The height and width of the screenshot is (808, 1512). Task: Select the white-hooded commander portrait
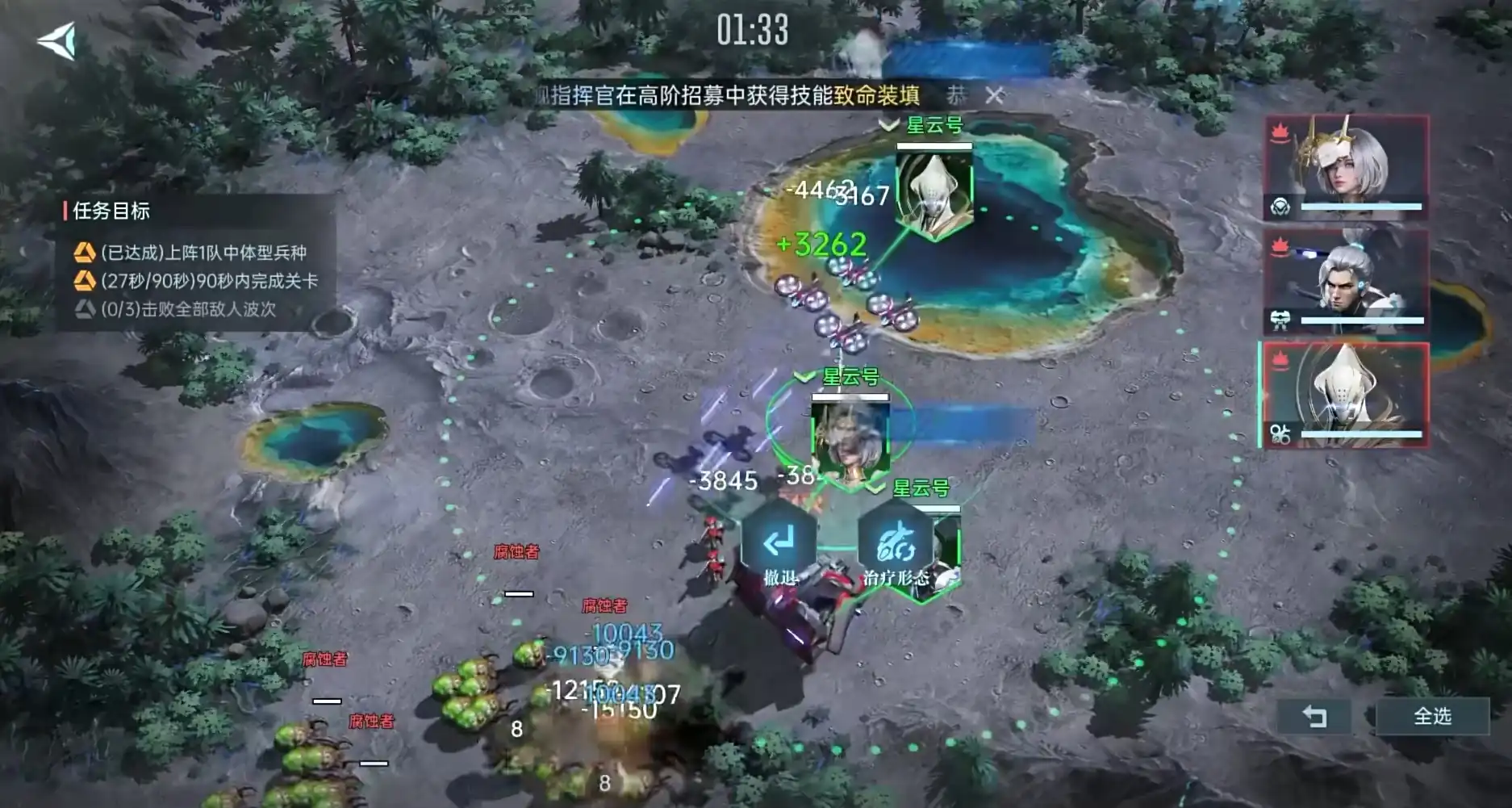(1346, 395)
